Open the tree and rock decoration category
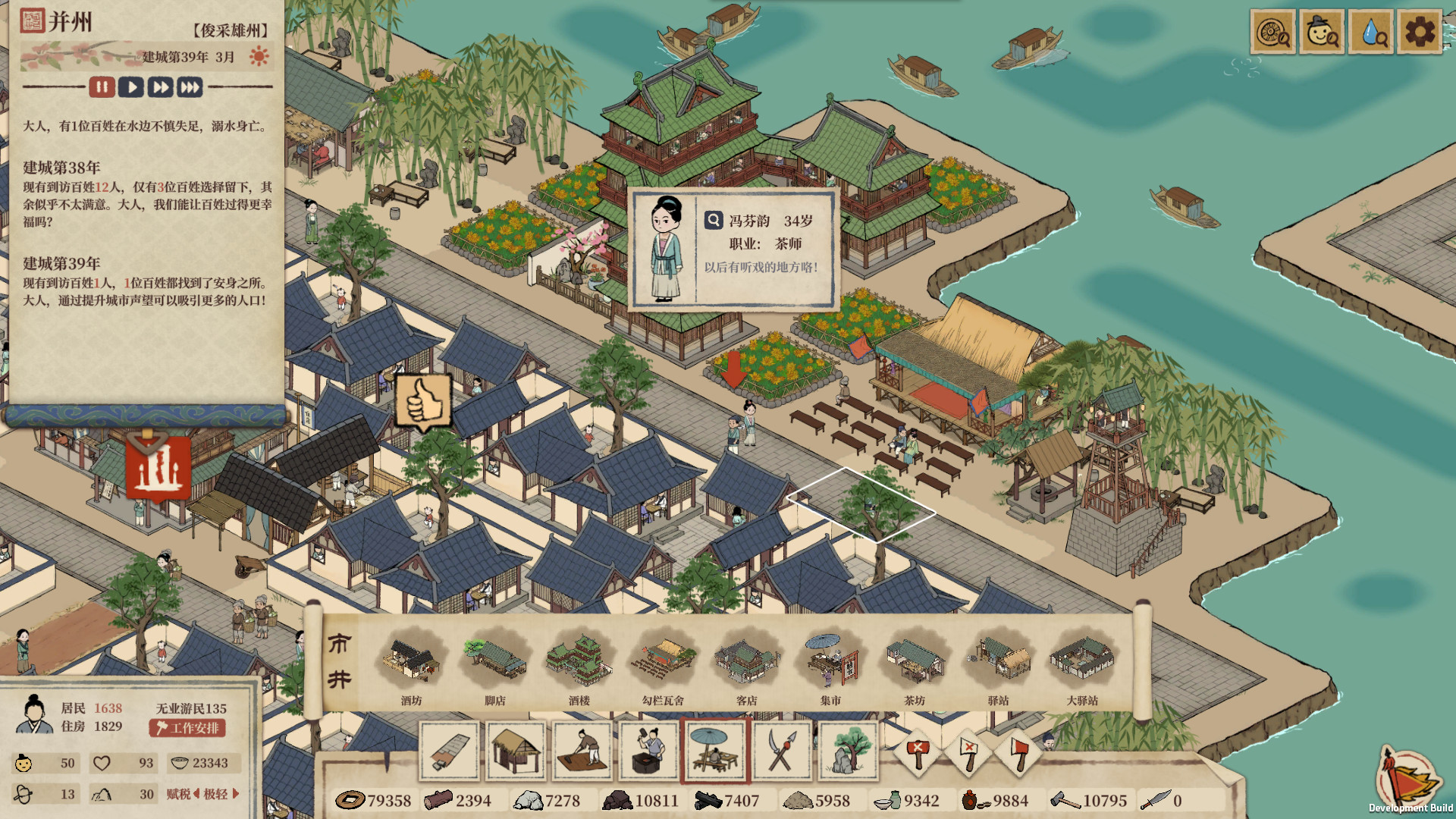 click(849, 751)
